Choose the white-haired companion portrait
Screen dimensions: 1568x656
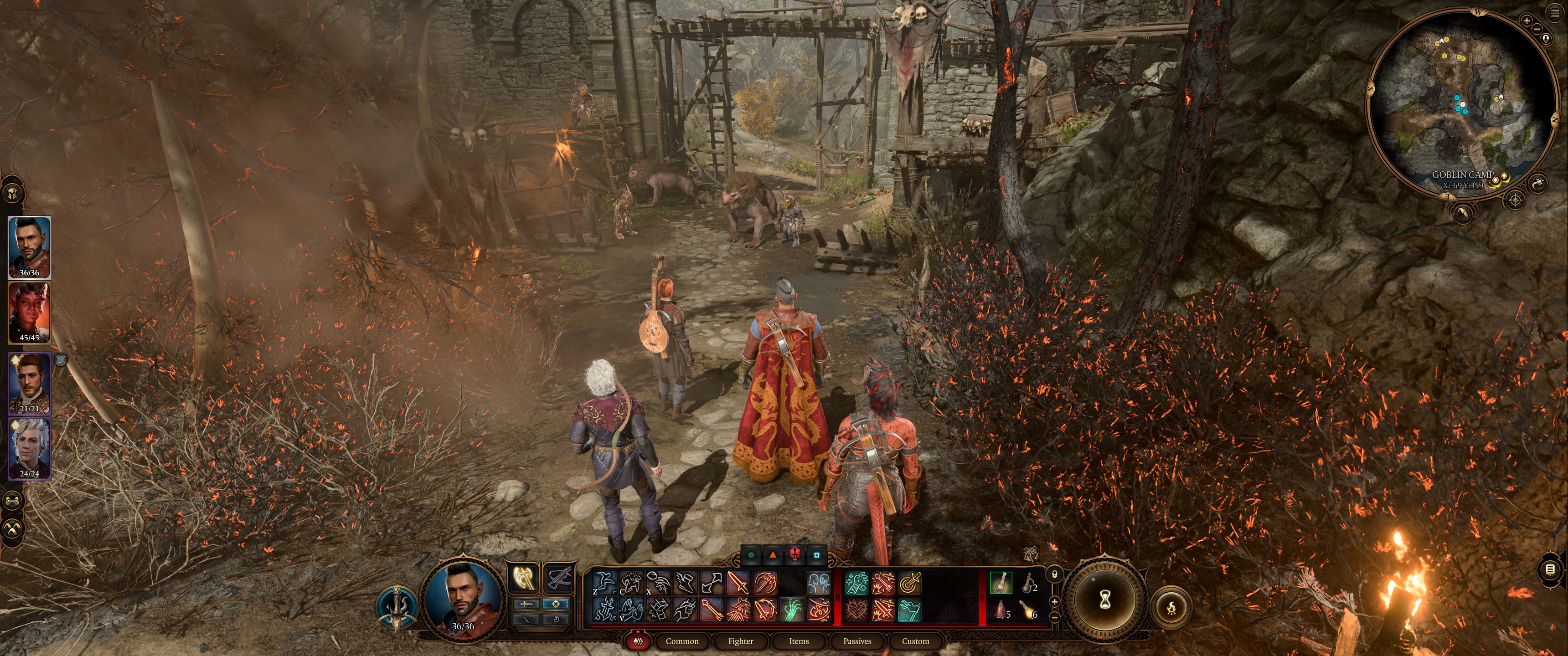coord(29,448)
